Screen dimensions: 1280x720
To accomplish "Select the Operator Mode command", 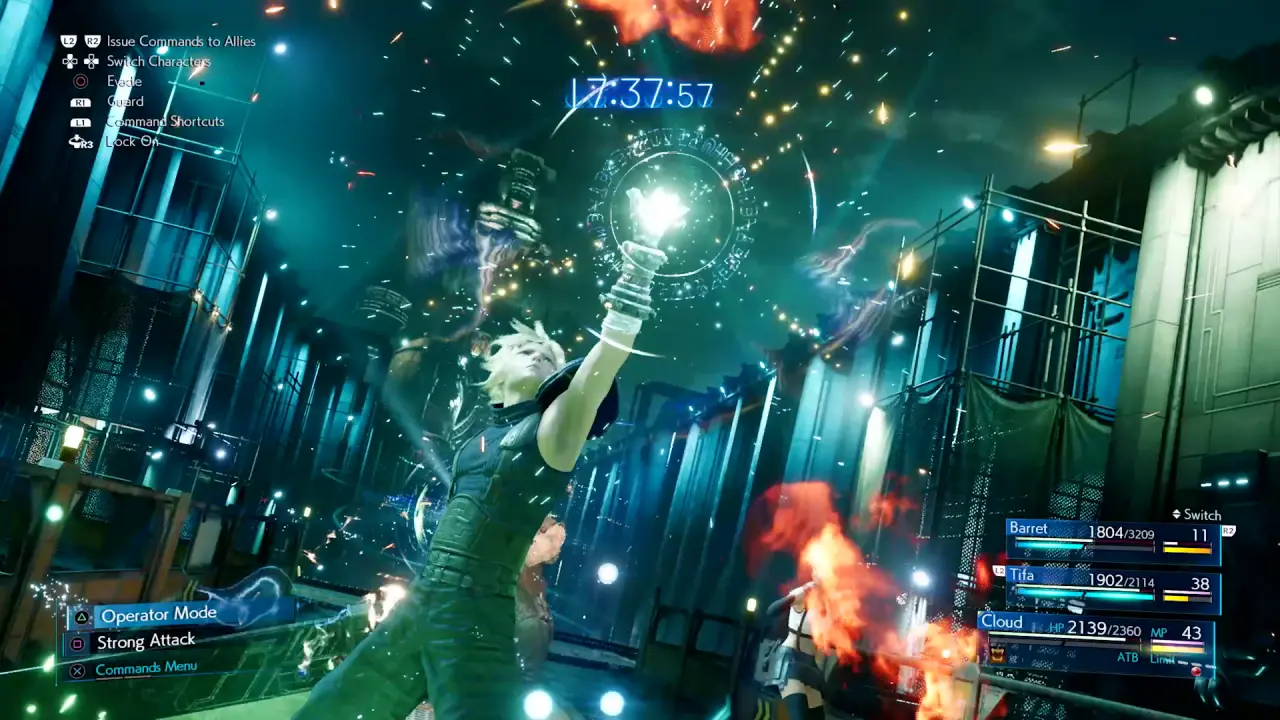I will click(158, 616).
